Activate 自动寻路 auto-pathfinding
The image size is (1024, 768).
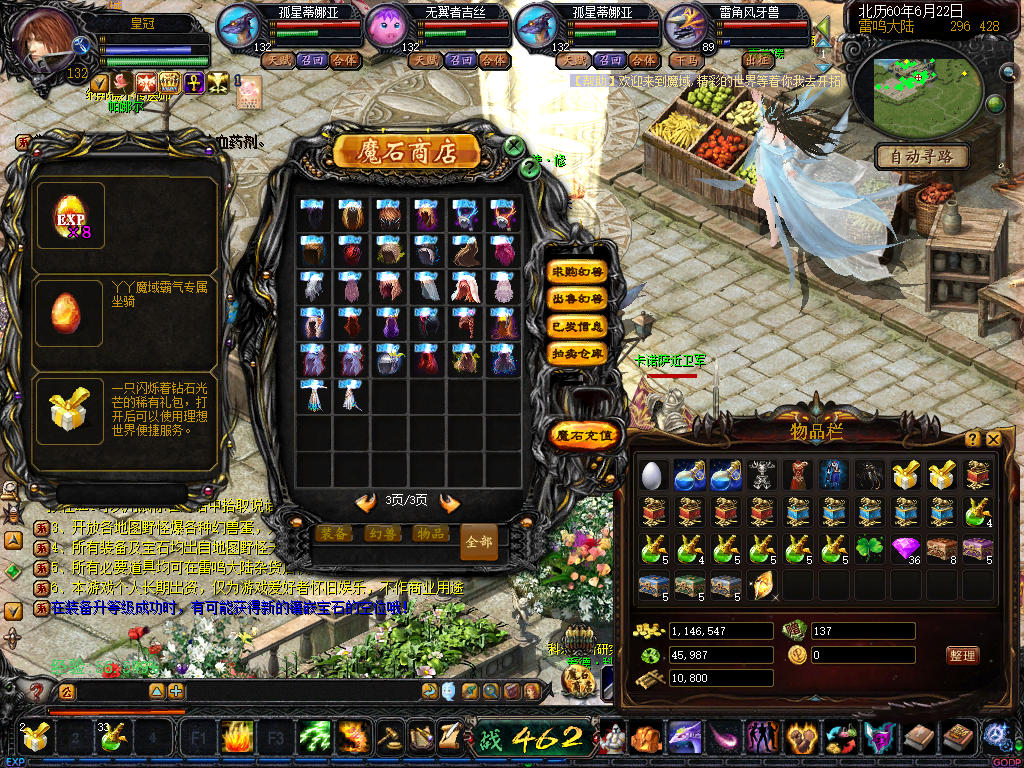pyautogui.click(x=922, y=156)
